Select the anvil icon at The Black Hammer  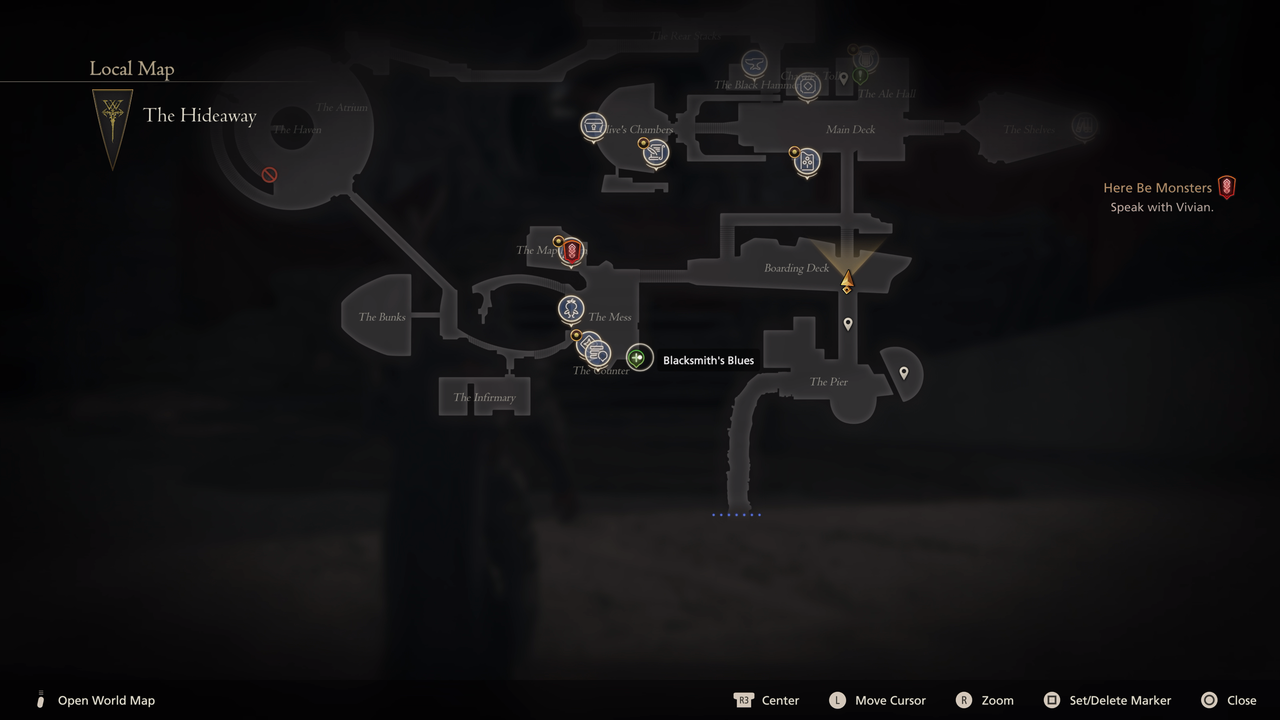[x=754, y=63]
